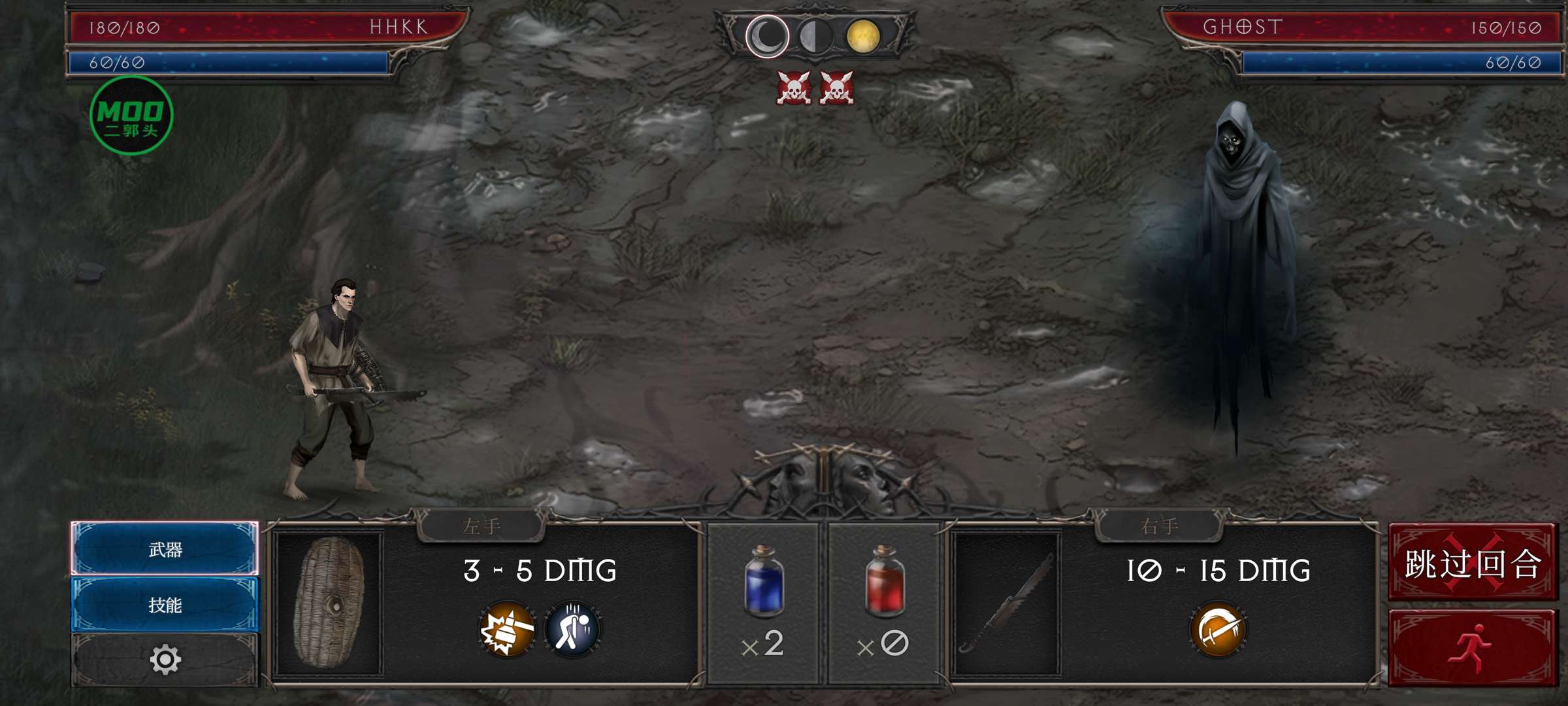The width and height of the screenshot is (1568, 706).
Task: Switch to the 技能 skills tab
Action: [165, 605]
